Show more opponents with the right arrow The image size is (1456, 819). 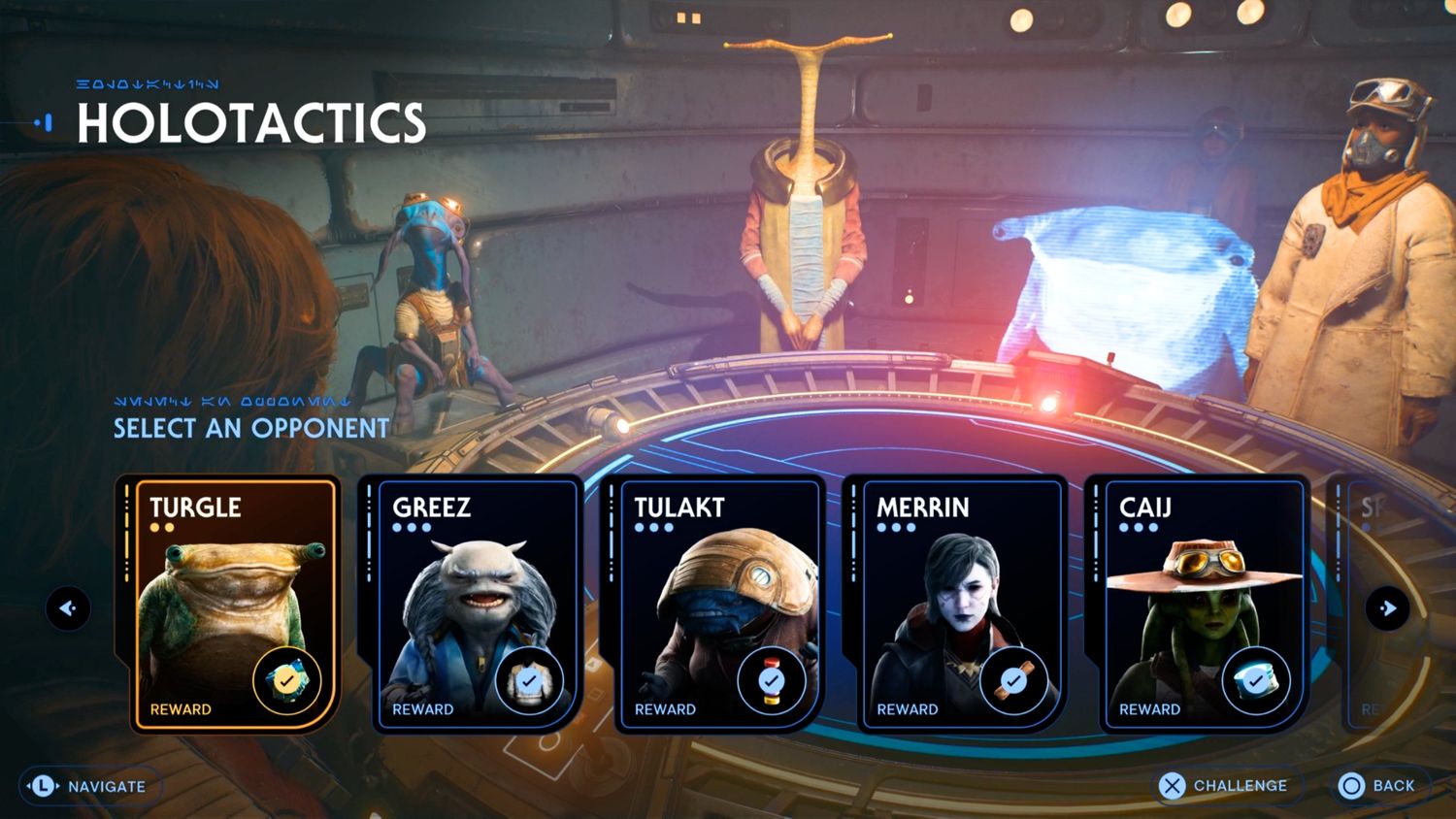(1388, 608)
